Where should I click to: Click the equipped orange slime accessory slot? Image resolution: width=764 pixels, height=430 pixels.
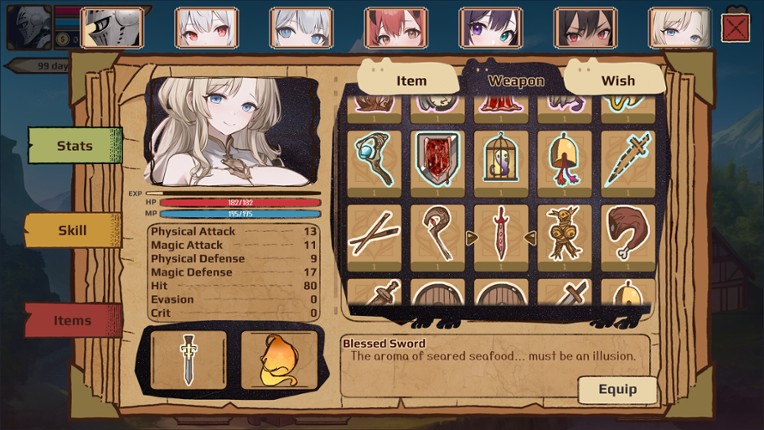pyautogui.click(x=278, y=359)
